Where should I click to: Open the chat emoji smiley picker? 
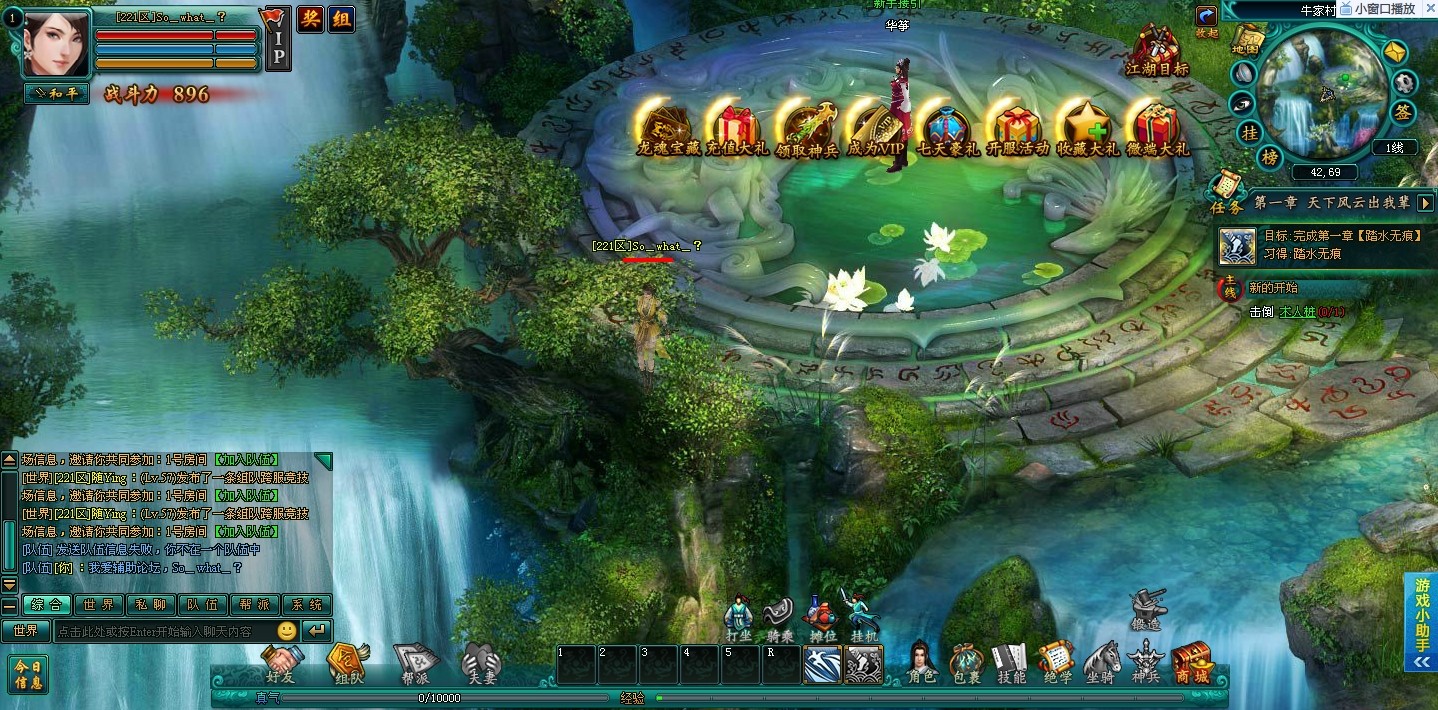point(287,631)
